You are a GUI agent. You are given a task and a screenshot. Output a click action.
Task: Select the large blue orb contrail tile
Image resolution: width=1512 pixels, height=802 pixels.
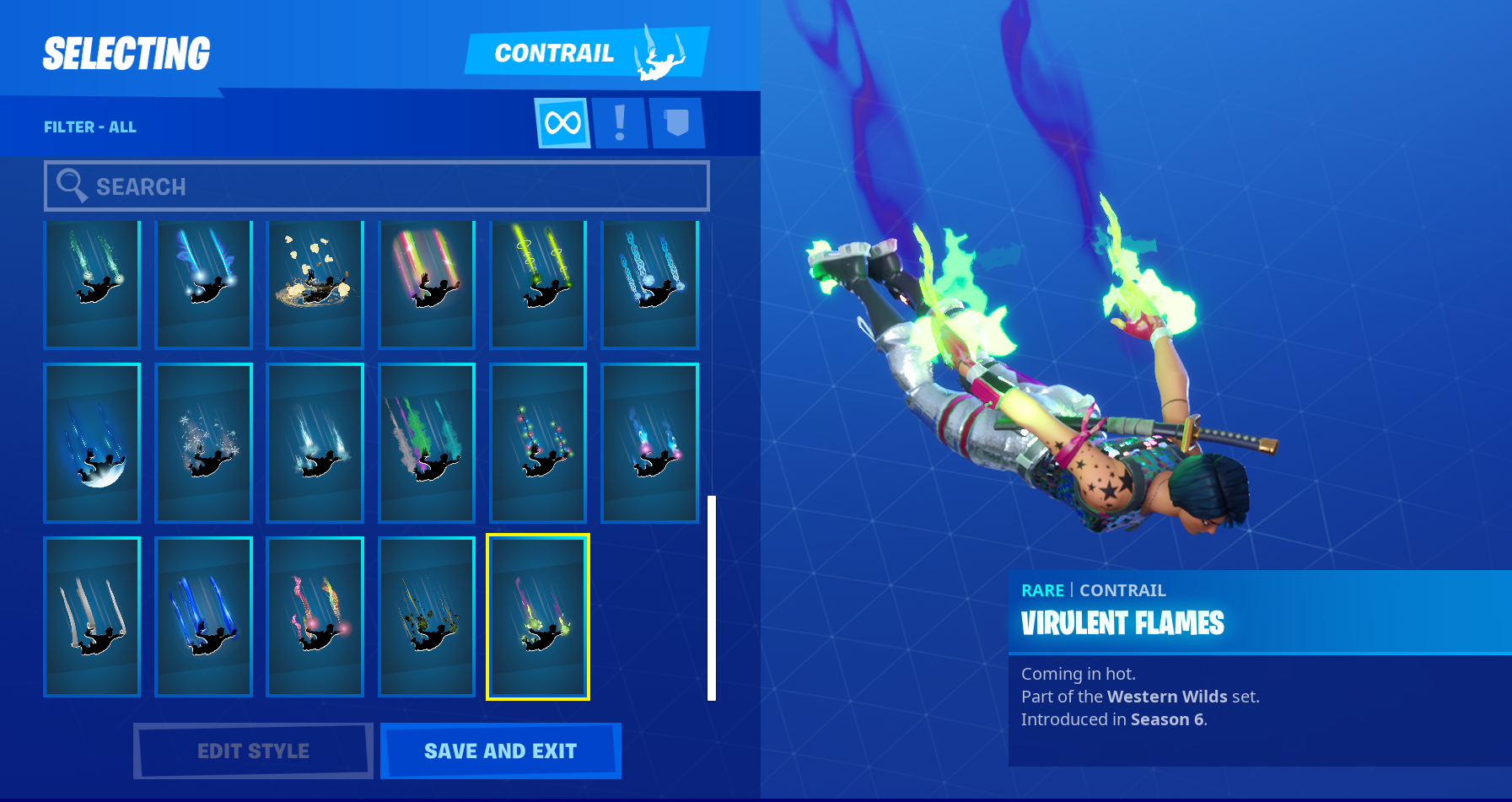(92, 443)
